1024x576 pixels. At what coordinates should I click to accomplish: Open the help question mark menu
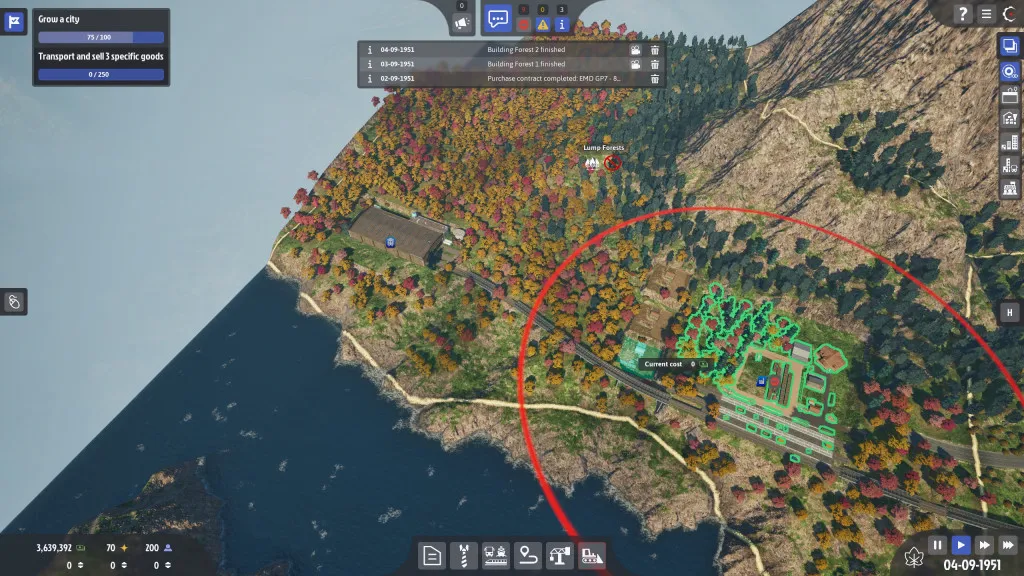[963, 13]
